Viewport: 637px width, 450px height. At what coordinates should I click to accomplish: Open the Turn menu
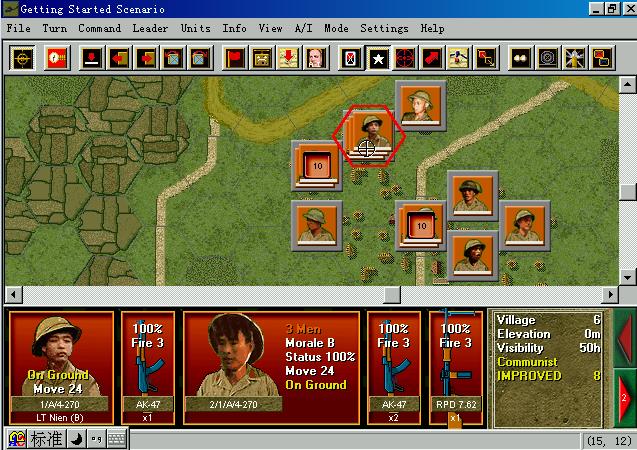(x=55, y=28)
